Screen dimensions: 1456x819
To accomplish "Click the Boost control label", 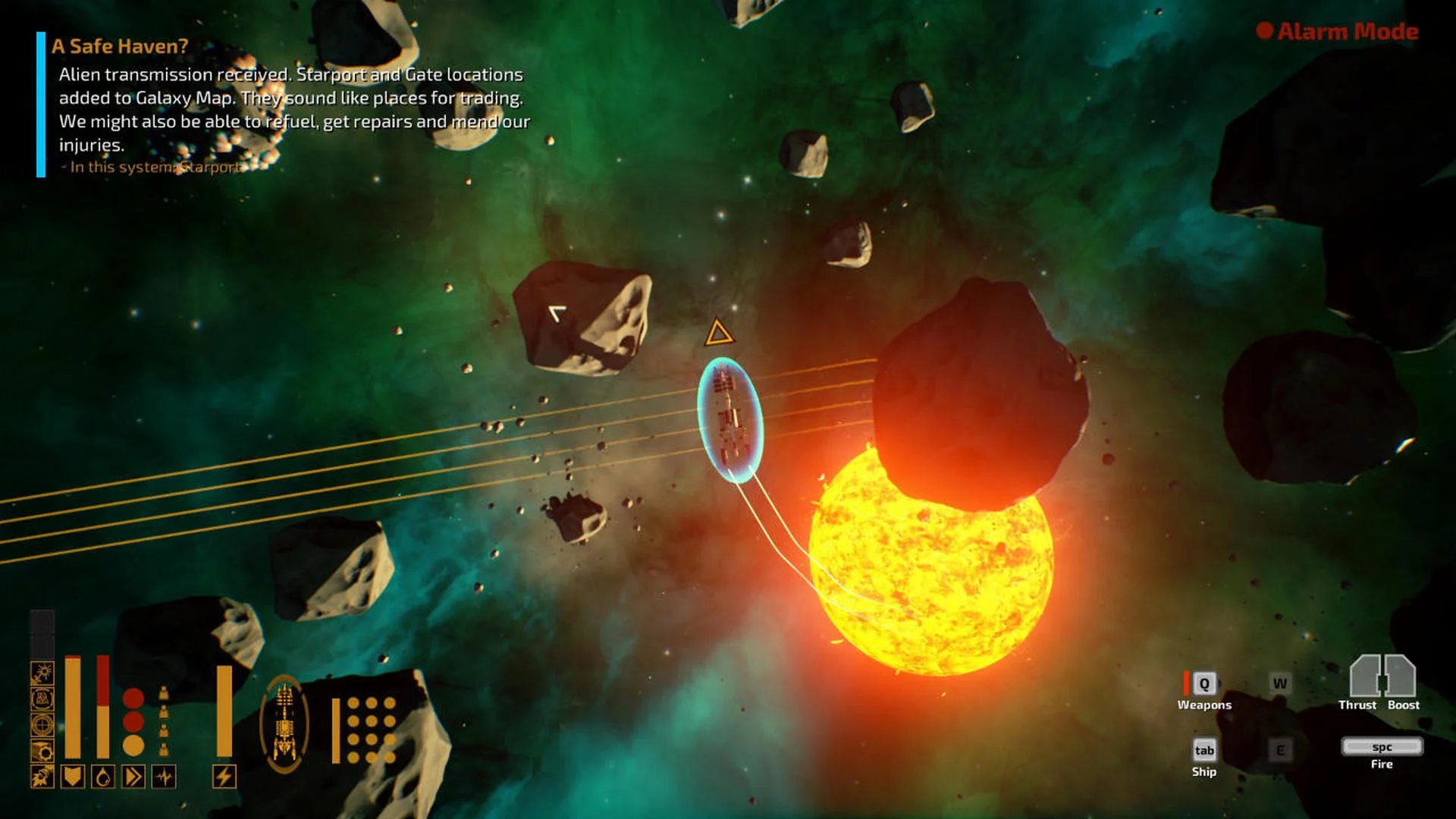I will tap(1404, 704).
